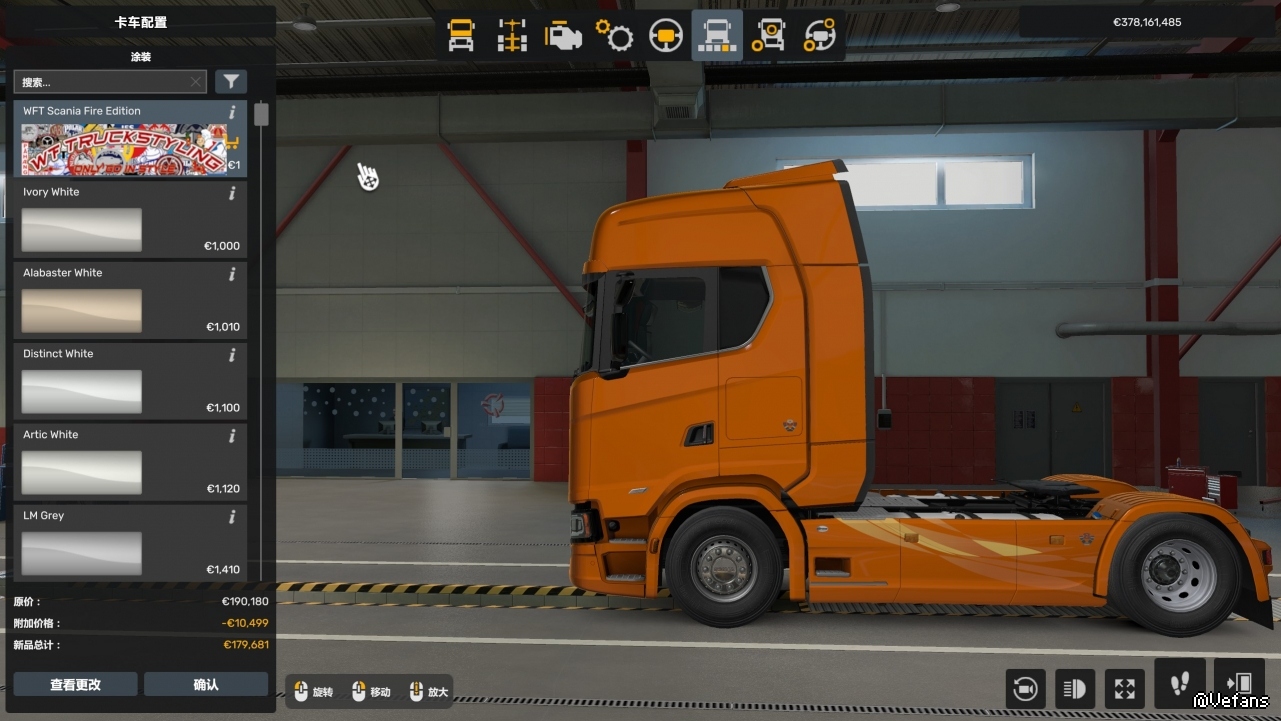Switch to the truck cabin tab
Screen dimensions: 1281x721
(x=461, y=36)
